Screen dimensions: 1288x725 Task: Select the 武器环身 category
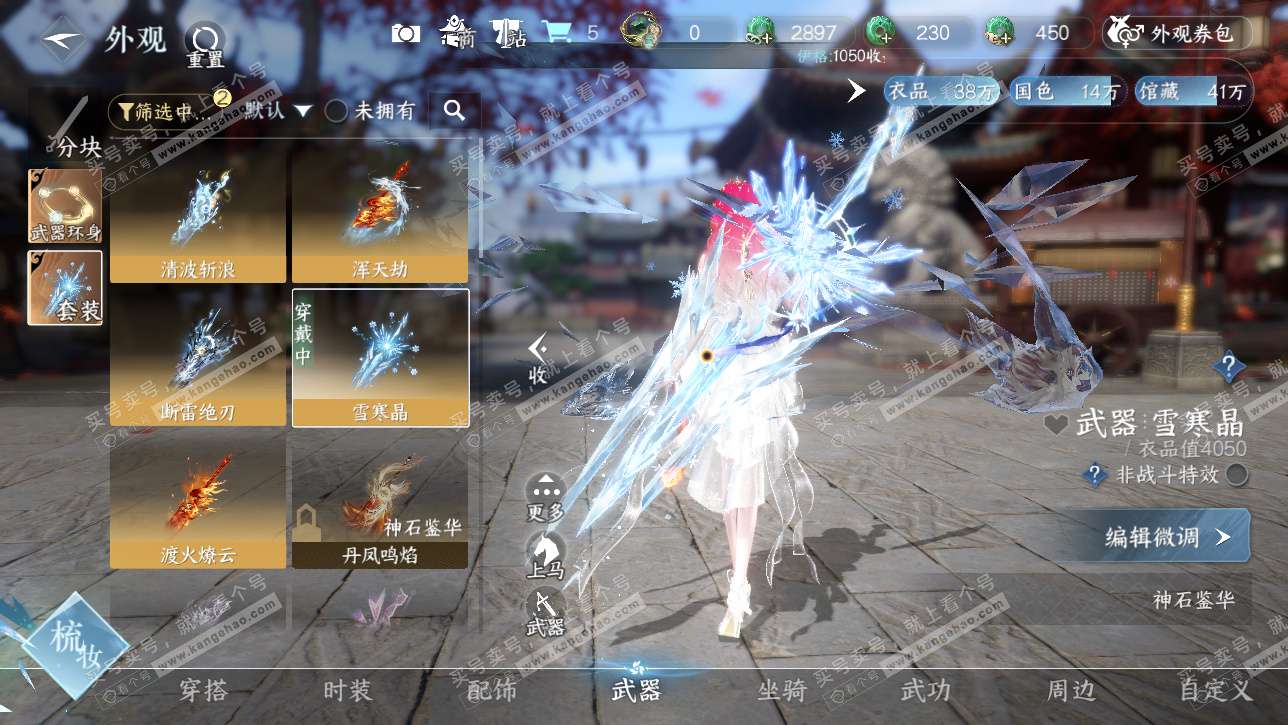[x=65, y=205]
